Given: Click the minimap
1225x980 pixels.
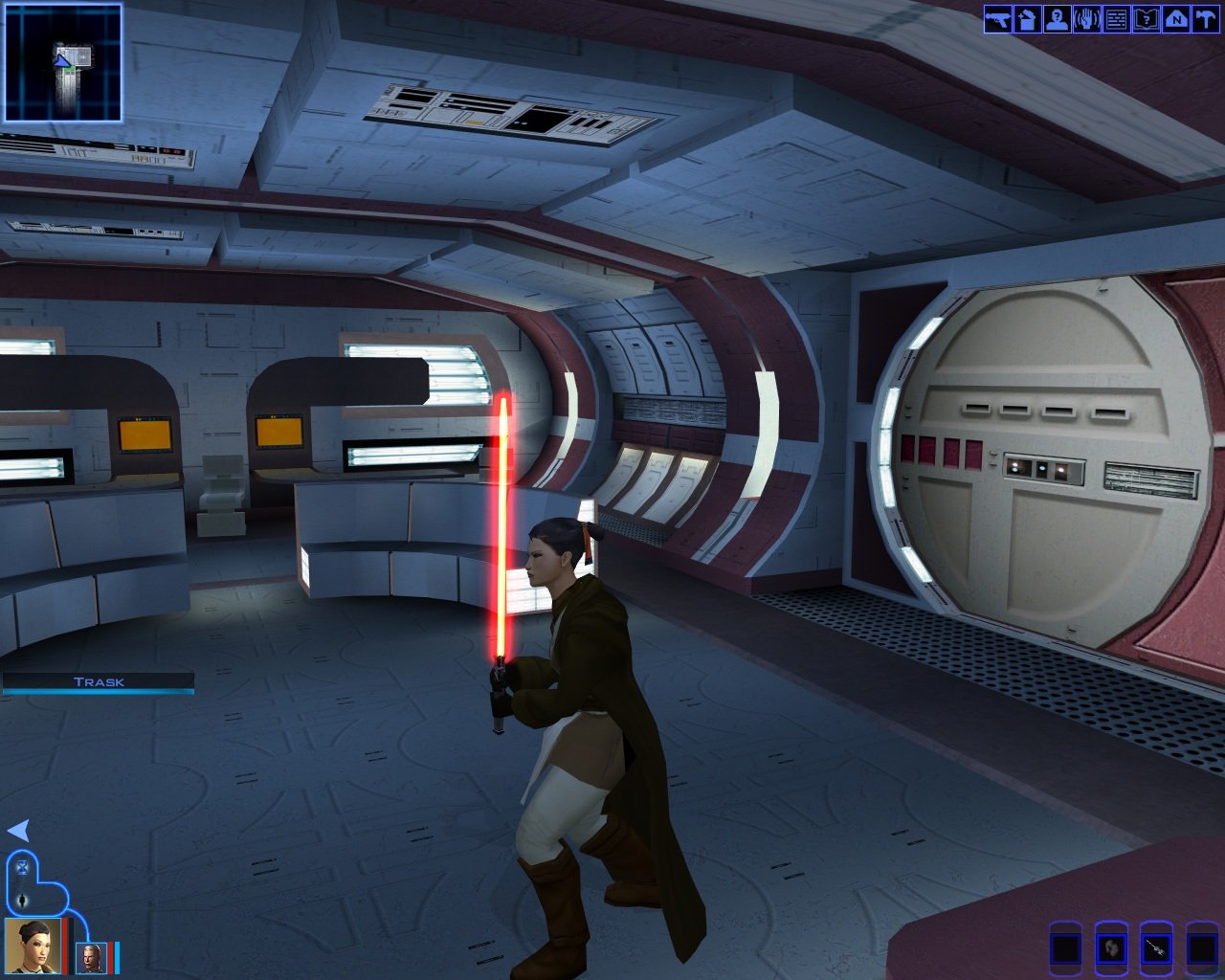Looking at the screenshot, I should click(63, 63).
